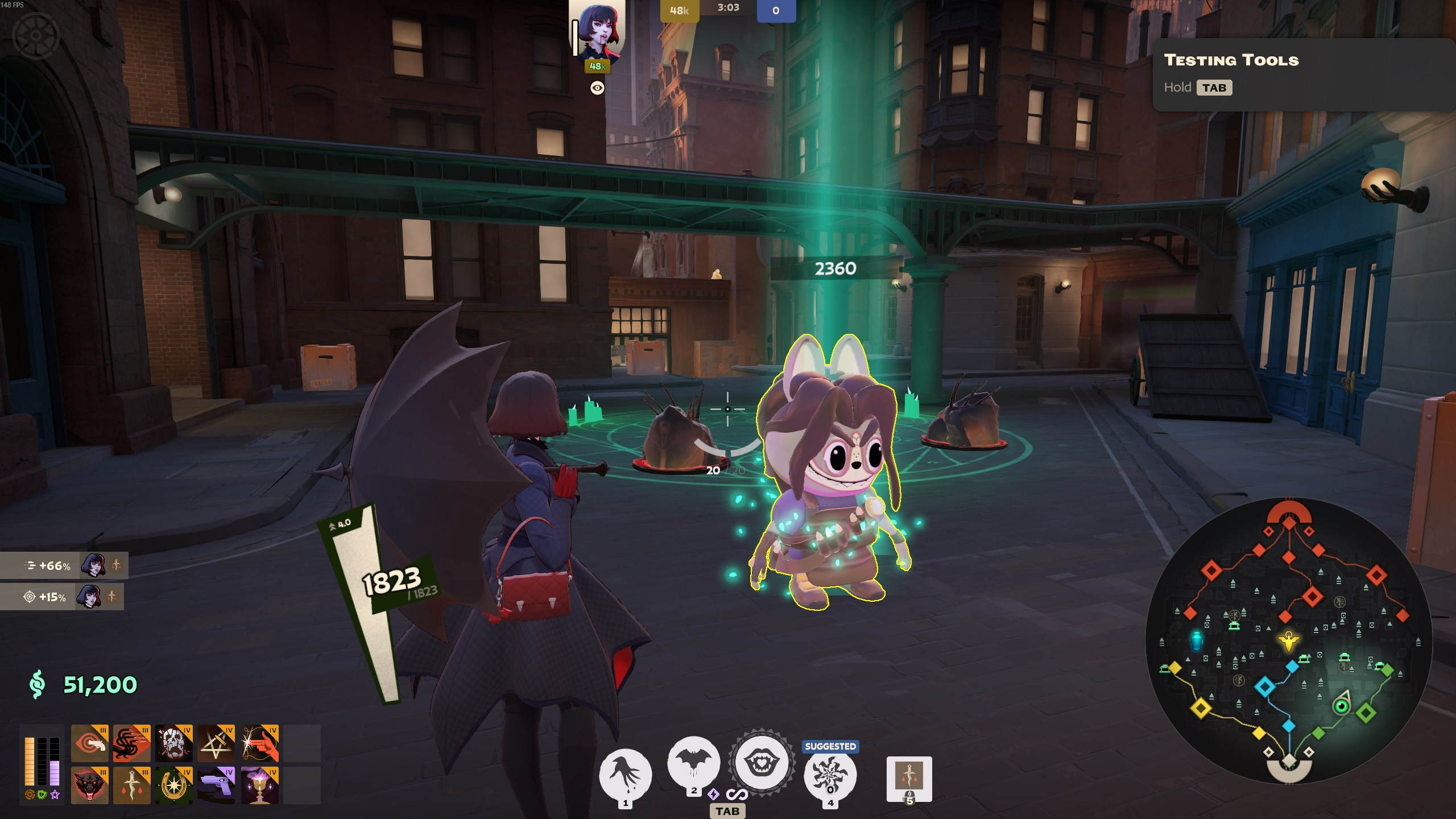Screen dimensions: 1456x819
Task: Toggle the eye indicator under the vampire portrait
Action: tap(596, 88)
